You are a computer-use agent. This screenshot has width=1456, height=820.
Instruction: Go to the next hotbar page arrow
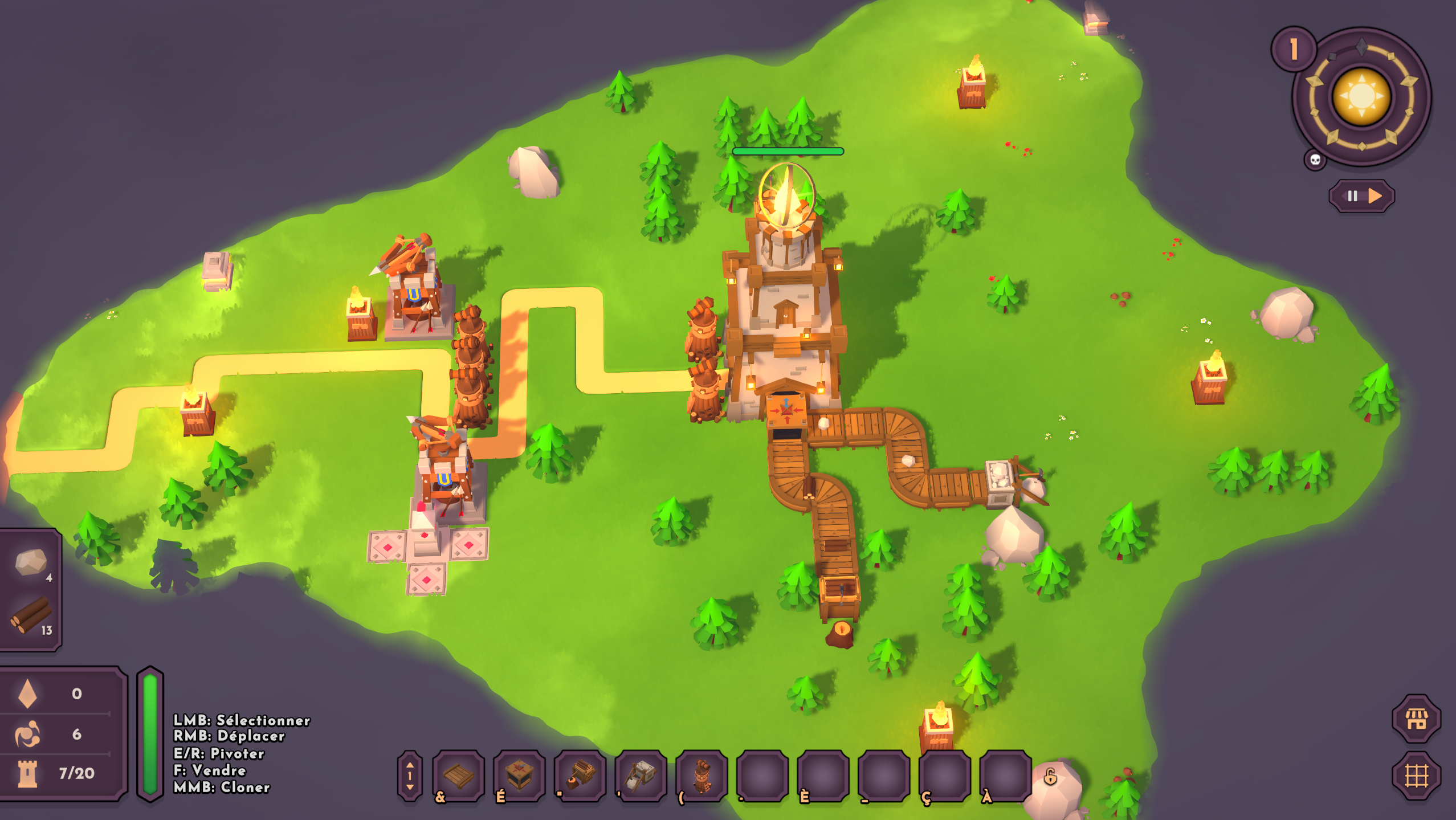[410, 788]
